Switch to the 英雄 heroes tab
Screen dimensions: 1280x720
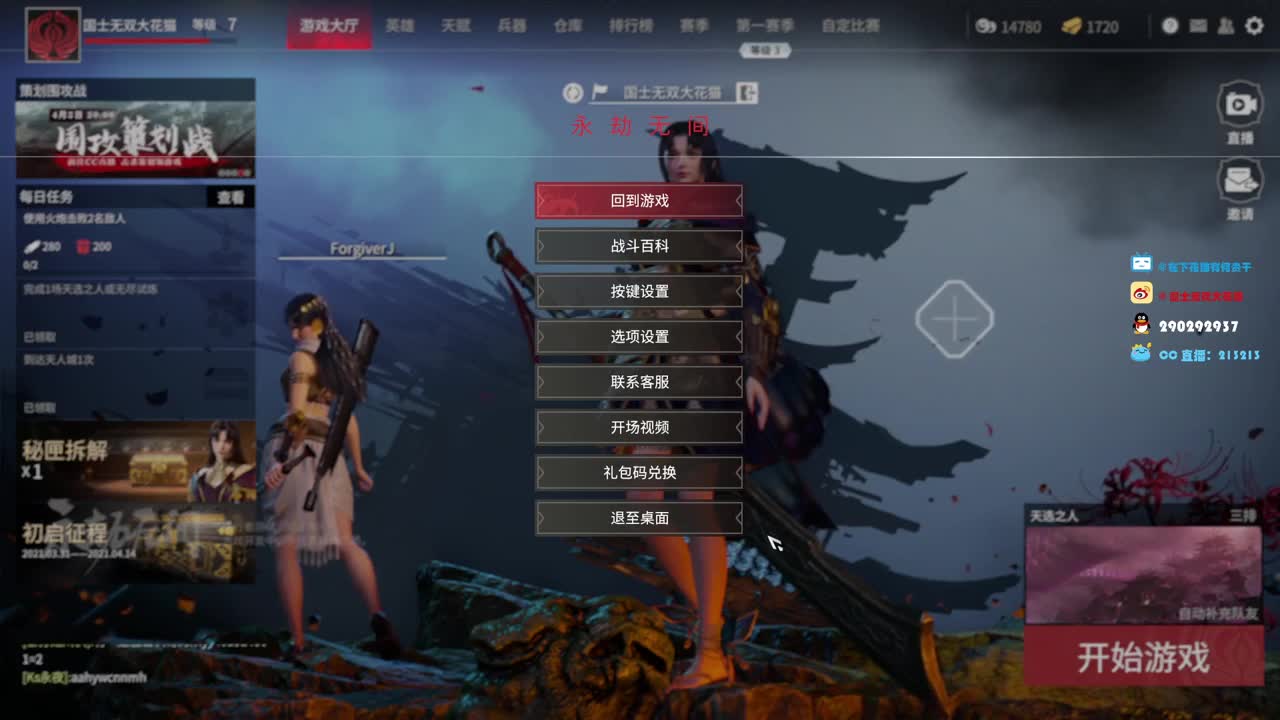coord(399,27)
